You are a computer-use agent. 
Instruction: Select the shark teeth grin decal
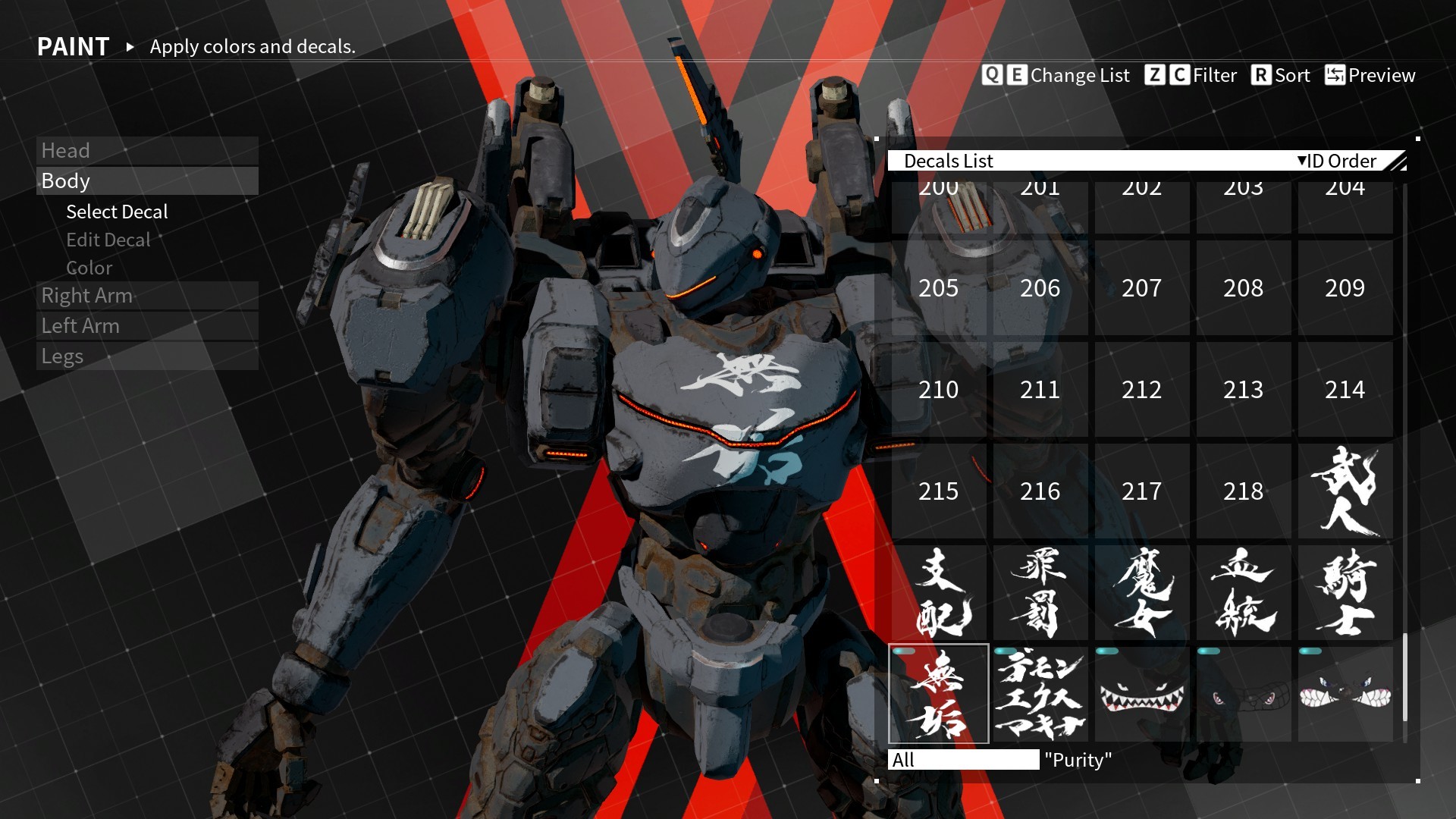click(1141, 693)
